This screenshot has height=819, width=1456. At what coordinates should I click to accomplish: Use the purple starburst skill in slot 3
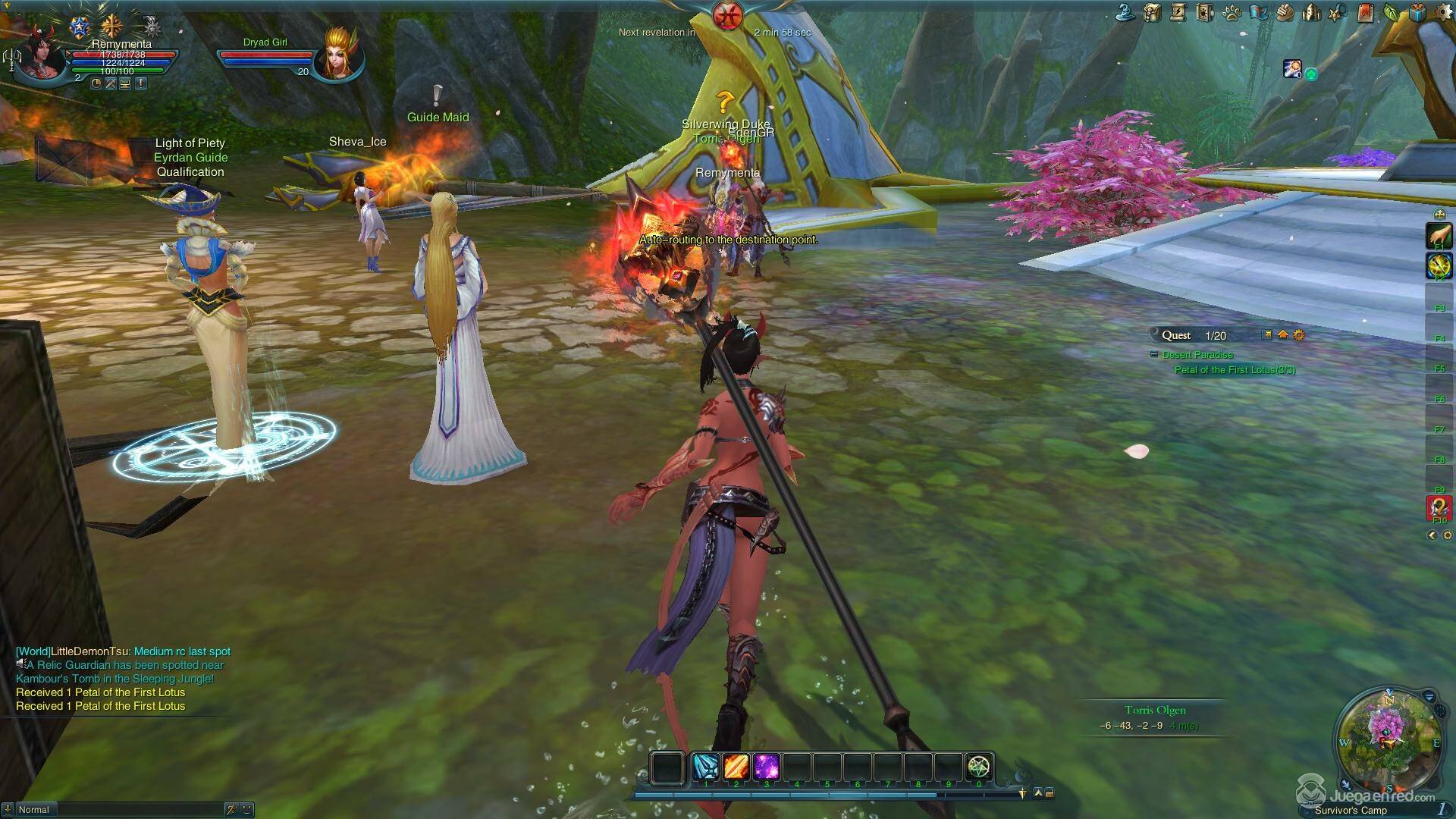click(x=766, y=767)
